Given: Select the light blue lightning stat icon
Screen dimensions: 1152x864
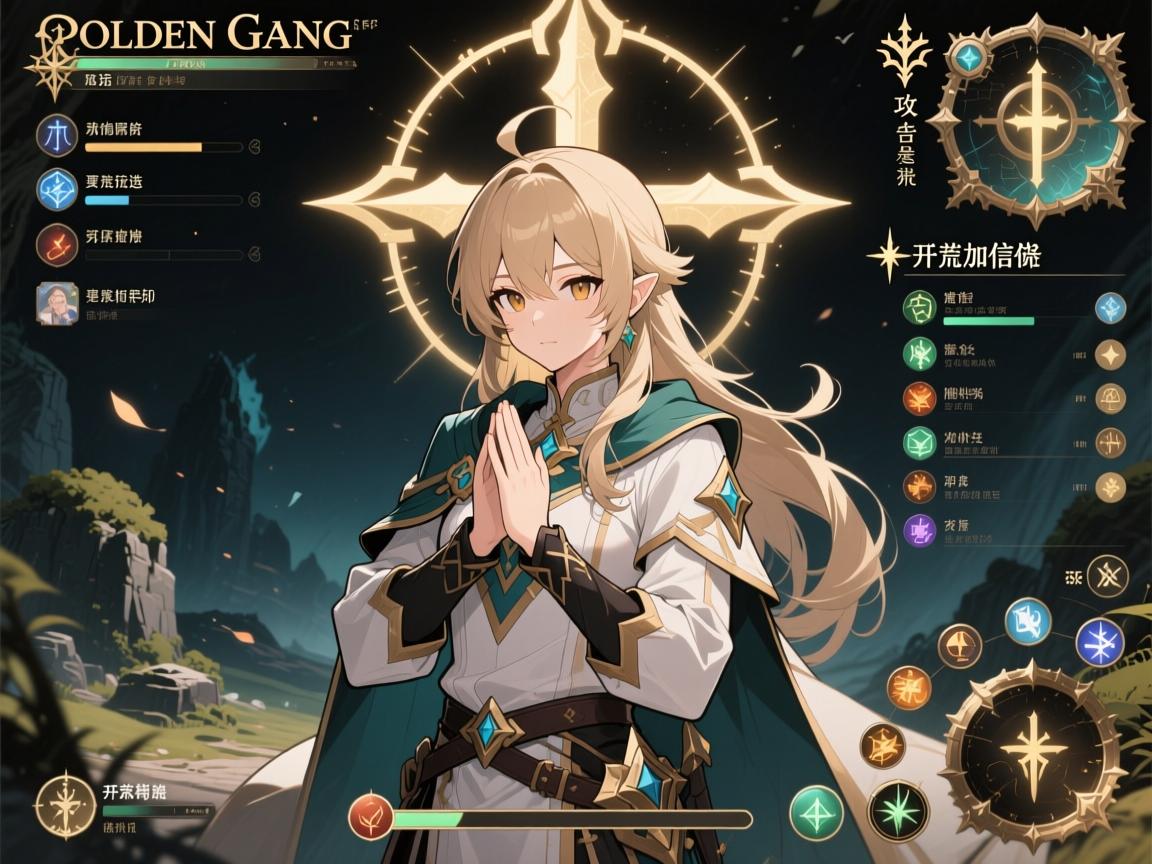Looking at the screenshot, I should coord(57,190).
